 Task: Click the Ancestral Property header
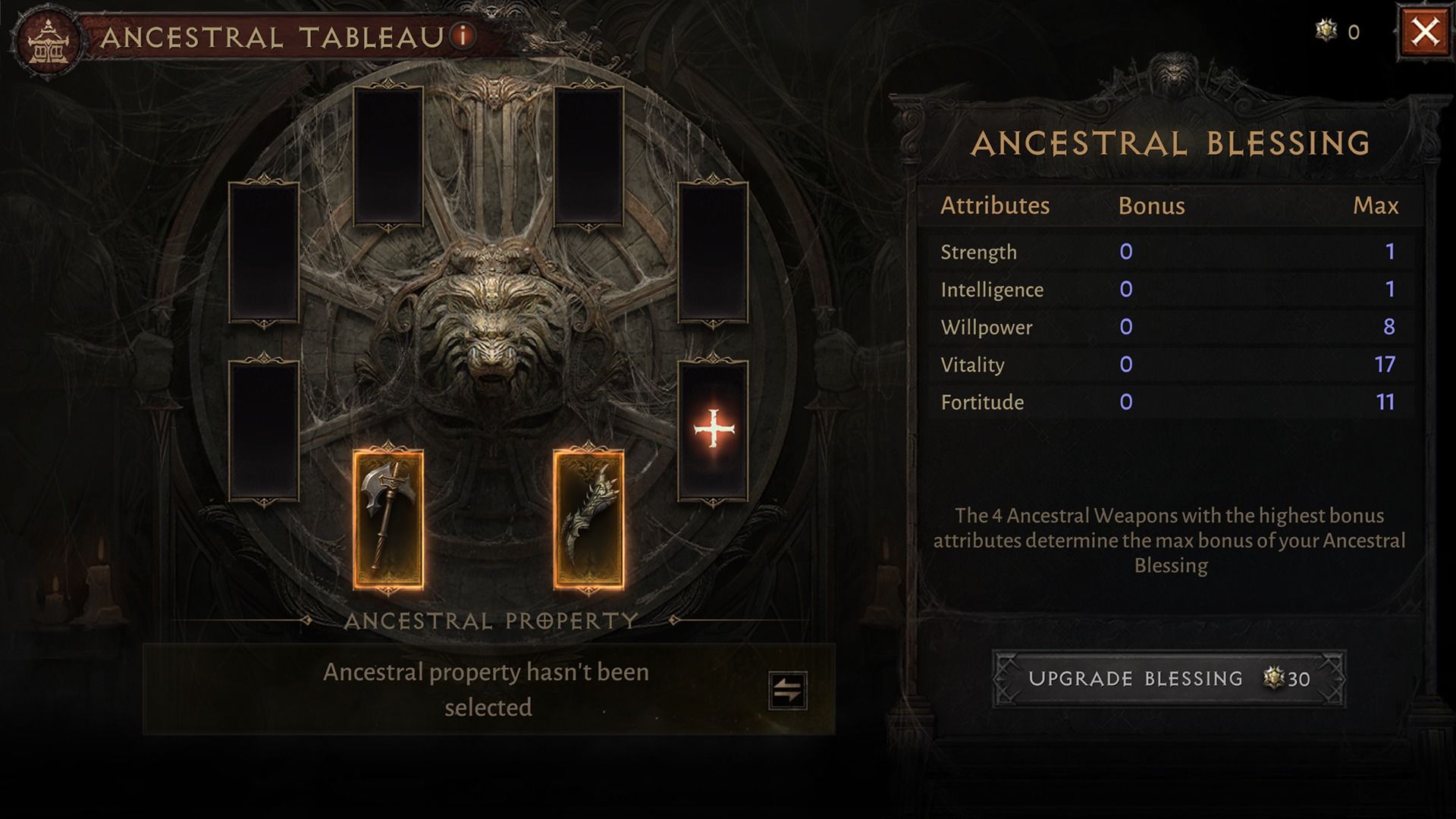(491, 620)
